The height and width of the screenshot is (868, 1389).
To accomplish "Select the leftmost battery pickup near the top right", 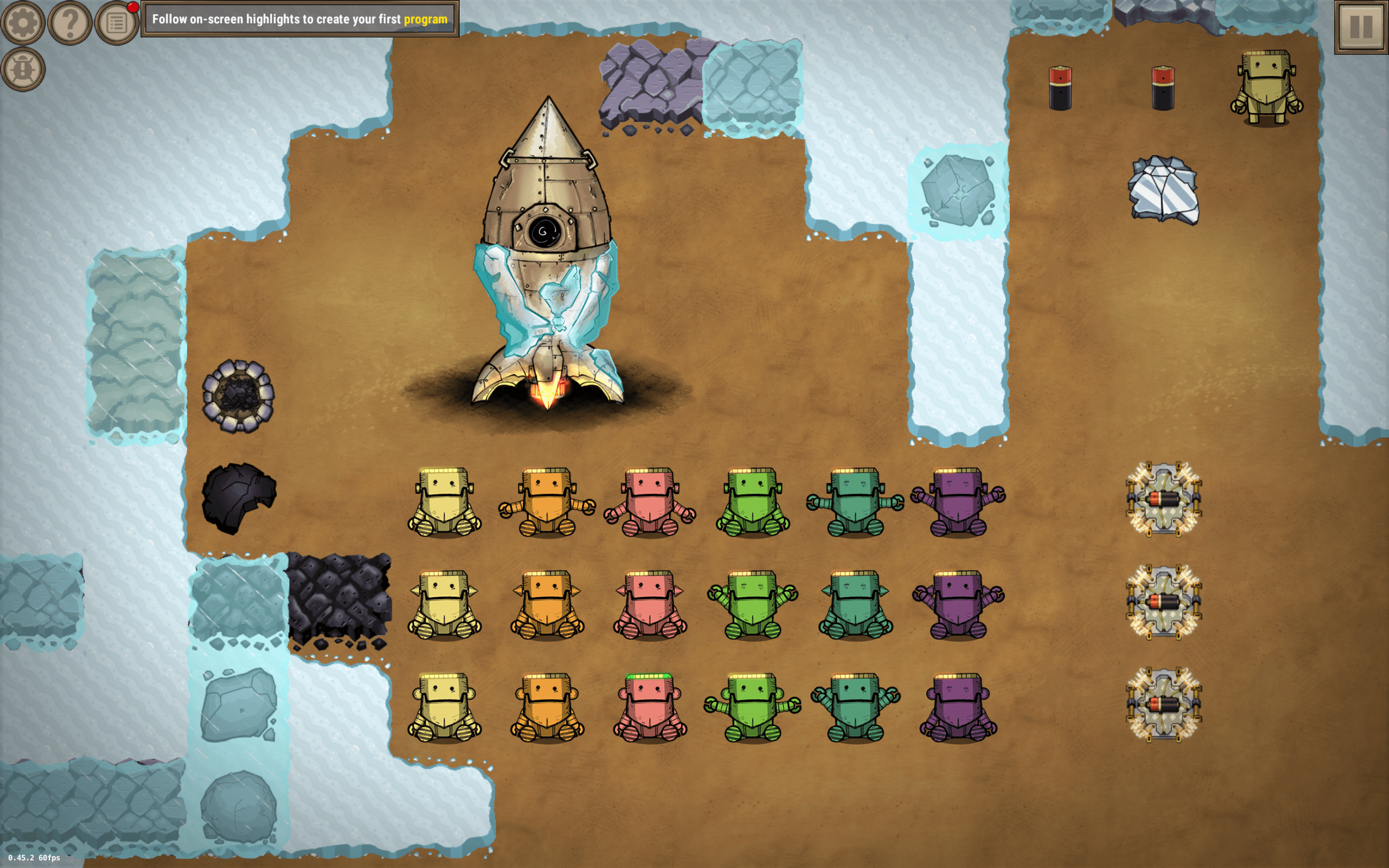I will click(1062, 86).
